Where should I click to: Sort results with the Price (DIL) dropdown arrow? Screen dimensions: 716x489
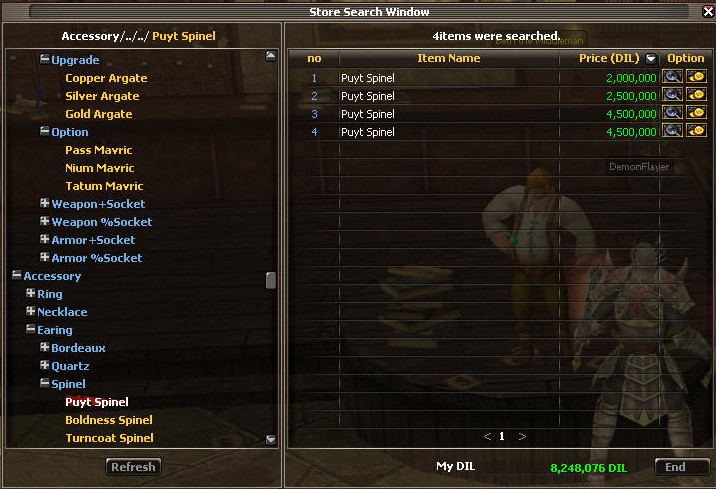652,59
